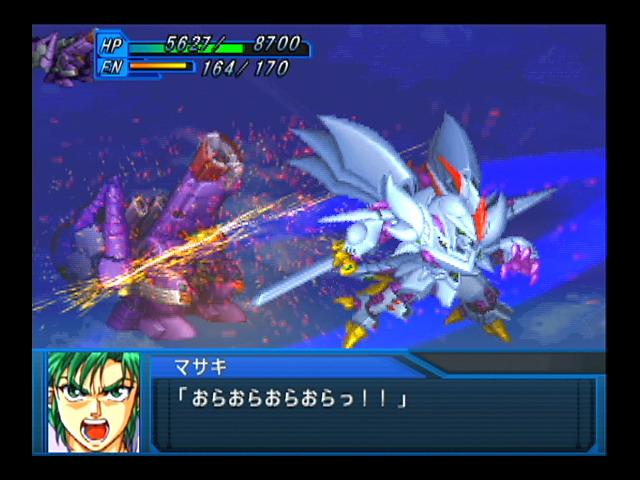Click Masaki's pilot portrait
Screen dimensions: 640x480
pos(92,401)
